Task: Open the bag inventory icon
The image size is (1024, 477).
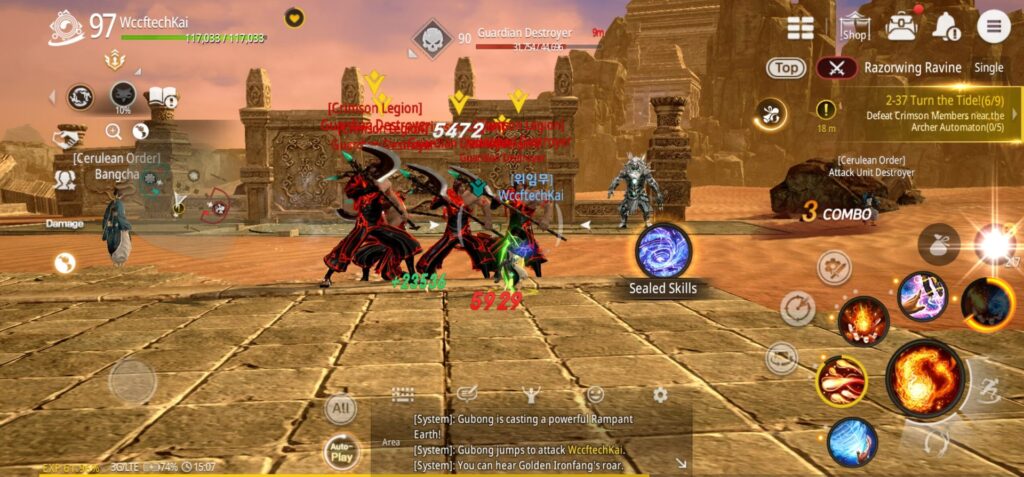Action: point(901,27)
